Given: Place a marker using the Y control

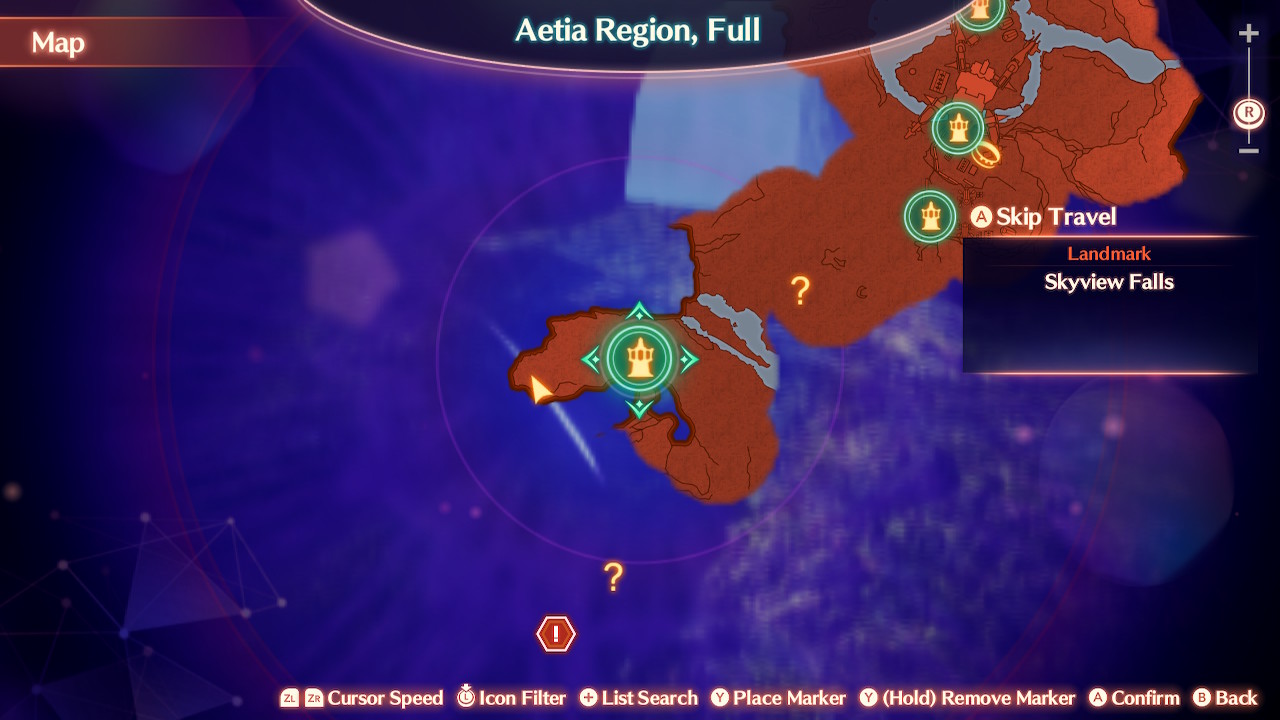Looking at the screenshot, I should coord(779,698).
